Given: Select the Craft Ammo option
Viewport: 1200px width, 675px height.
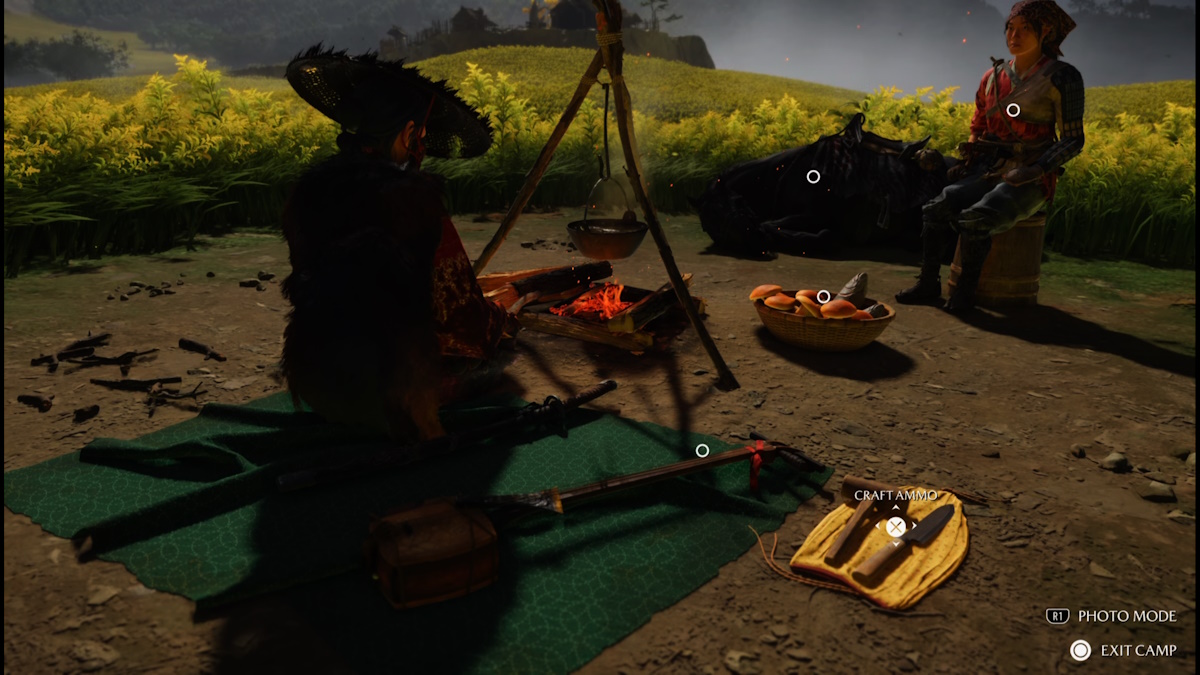Looking at the screenshot, I should tap(896, 526).
